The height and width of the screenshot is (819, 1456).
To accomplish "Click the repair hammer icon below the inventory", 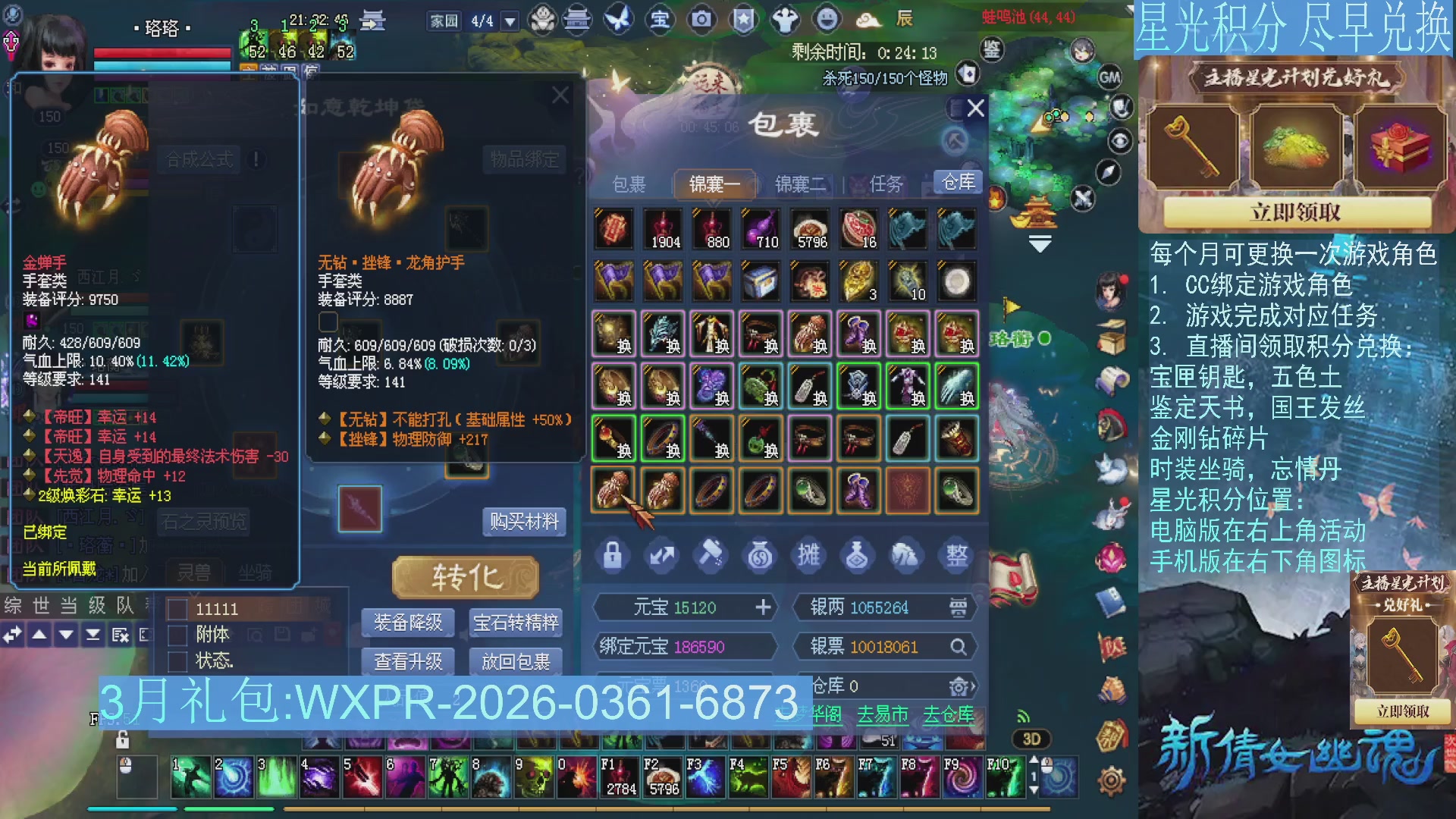I will [x=711, y=555].
